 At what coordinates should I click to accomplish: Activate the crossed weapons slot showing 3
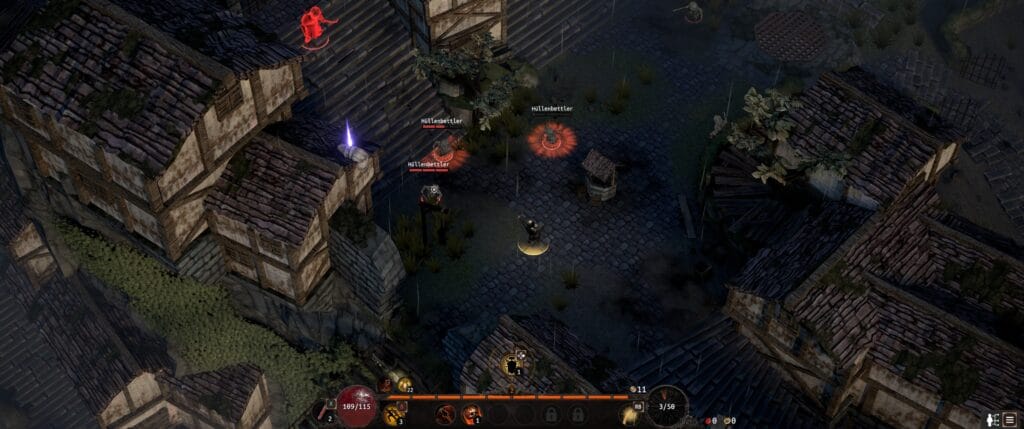[x=394, y=413]
